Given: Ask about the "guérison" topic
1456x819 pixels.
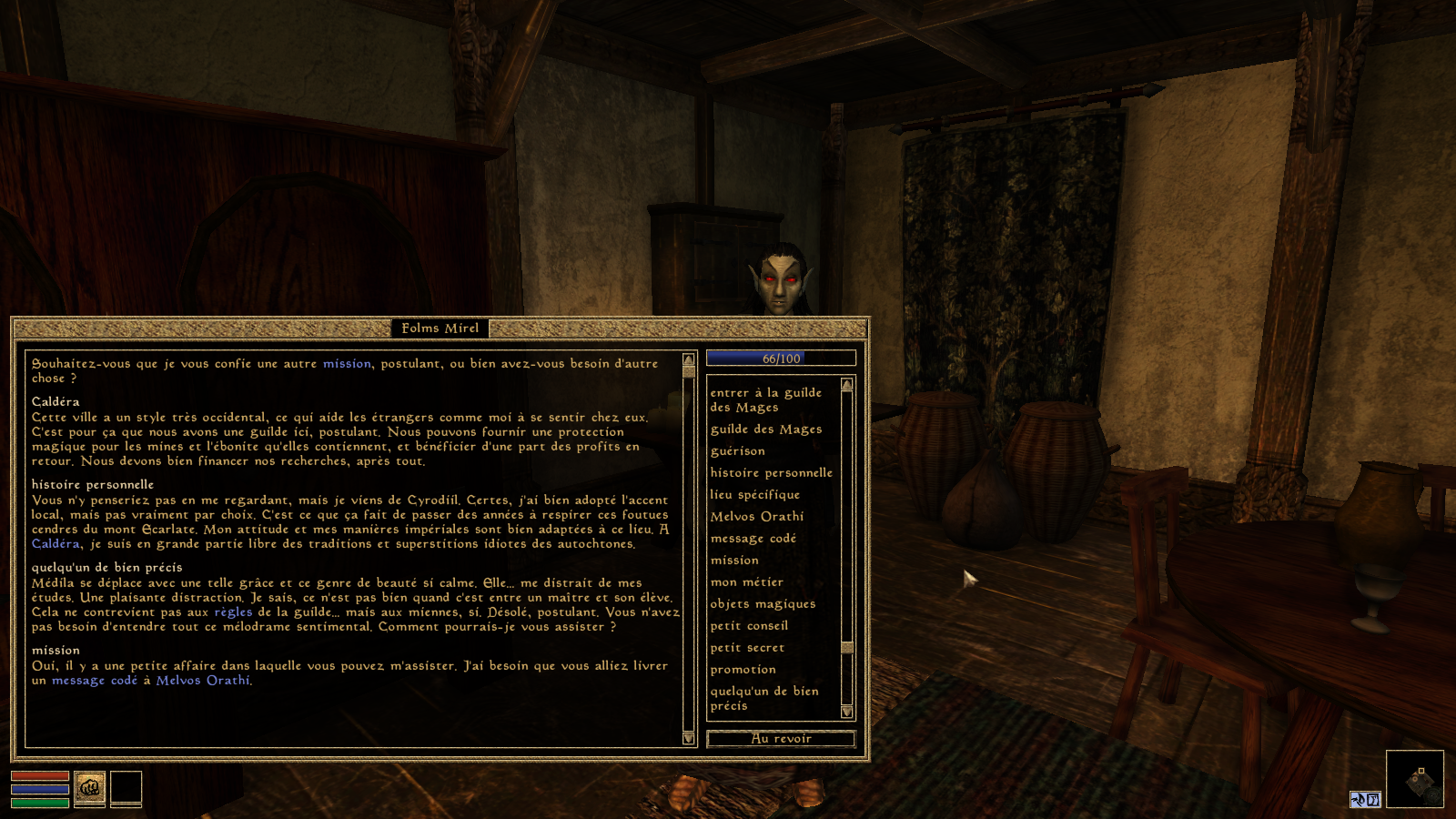Looking at the screenshot, I should click(x=737, y=451).
